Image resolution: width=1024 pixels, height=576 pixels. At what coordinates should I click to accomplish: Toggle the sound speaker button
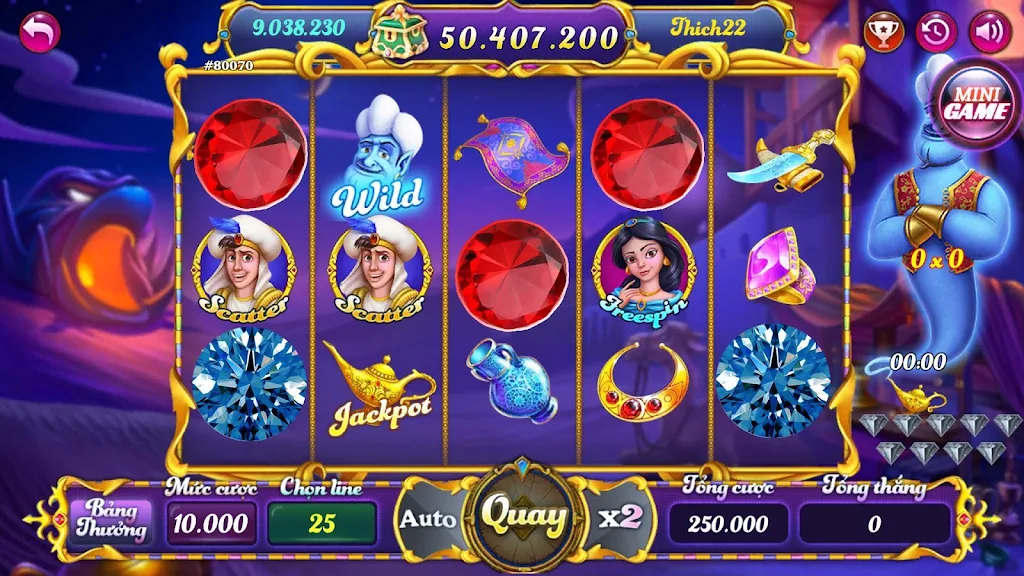point(990,32)
